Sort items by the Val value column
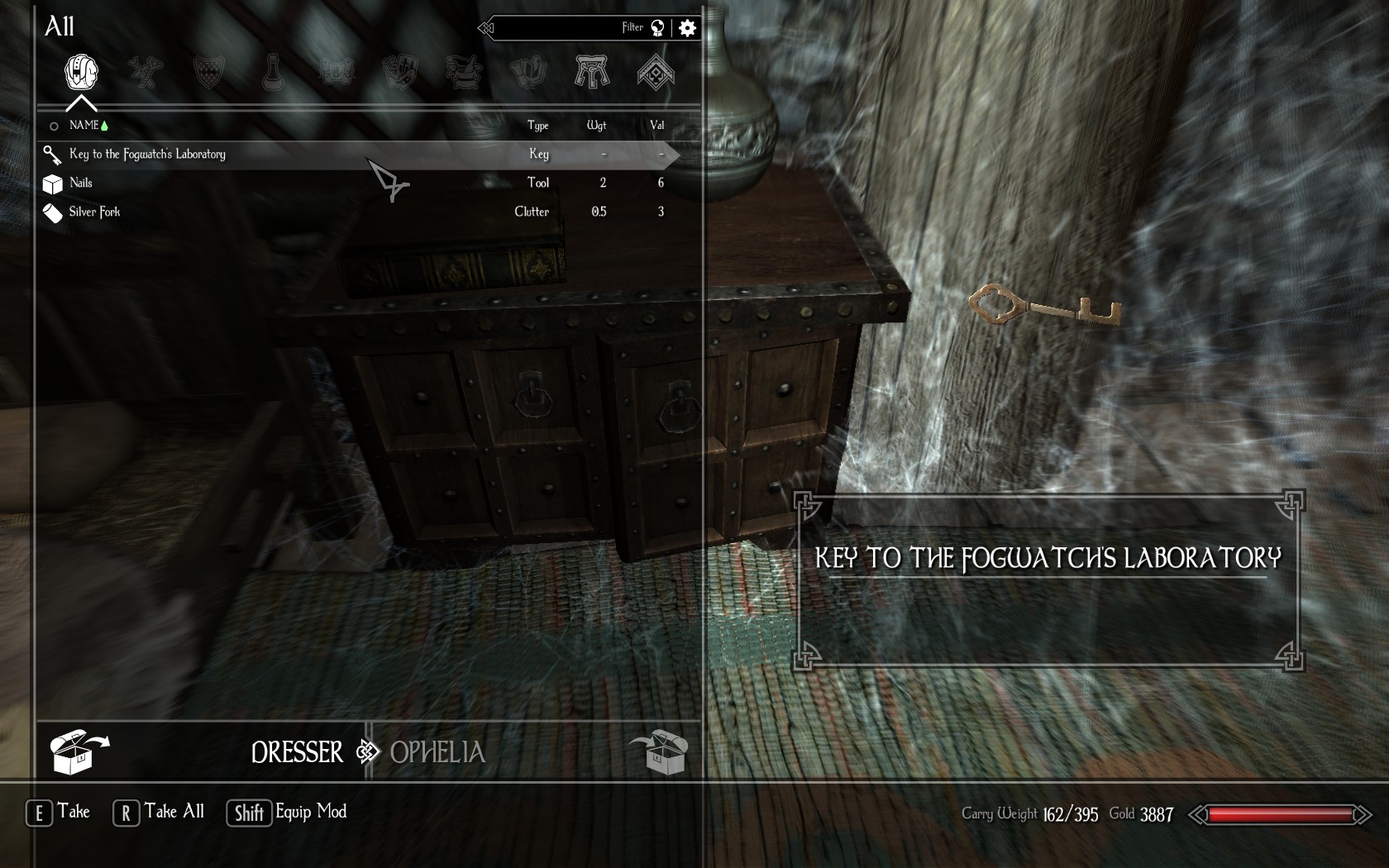The height and width of the screenshot is (868, 1389). (657, 126)
